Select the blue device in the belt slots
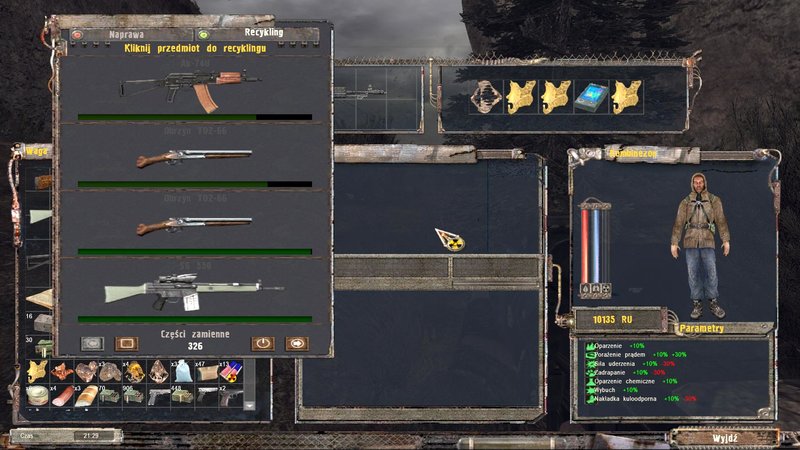Viewport: 800px width, 450px height. click(x=592, y=96)
